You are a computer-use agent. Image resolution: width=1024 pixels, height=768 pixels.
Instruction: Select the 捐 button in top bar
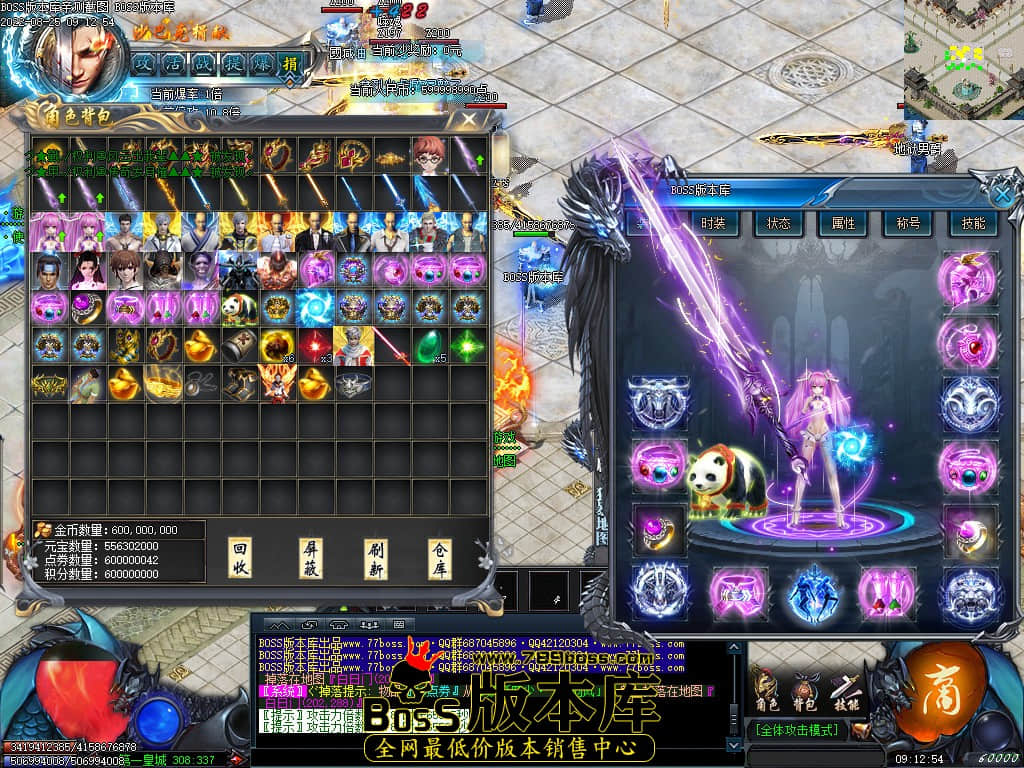(289, 64)
